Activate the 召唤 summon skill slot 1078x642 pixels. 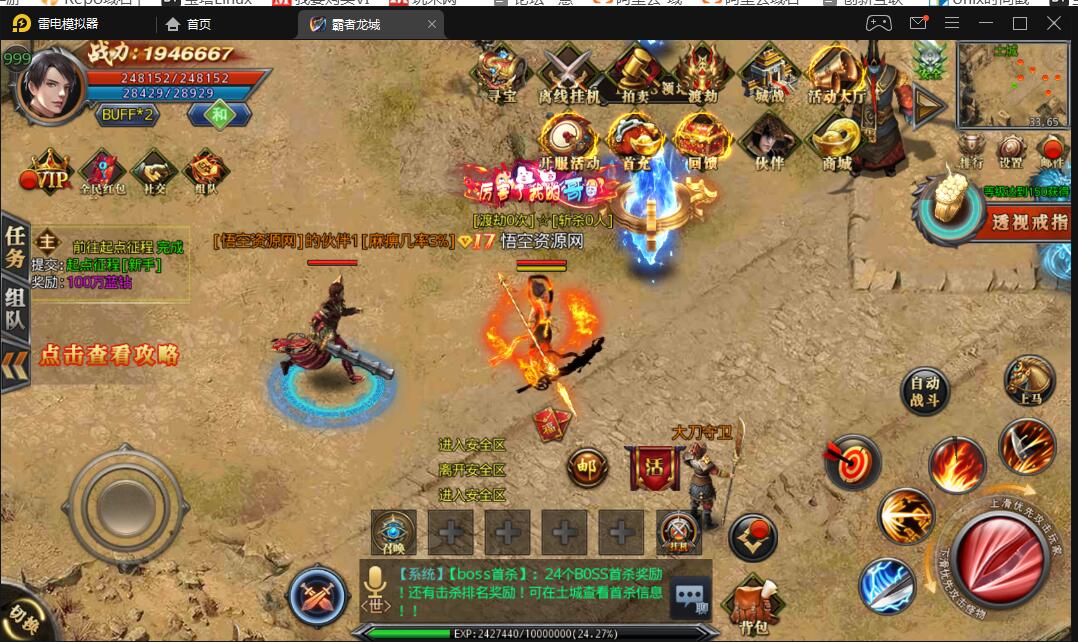(393, 532)
